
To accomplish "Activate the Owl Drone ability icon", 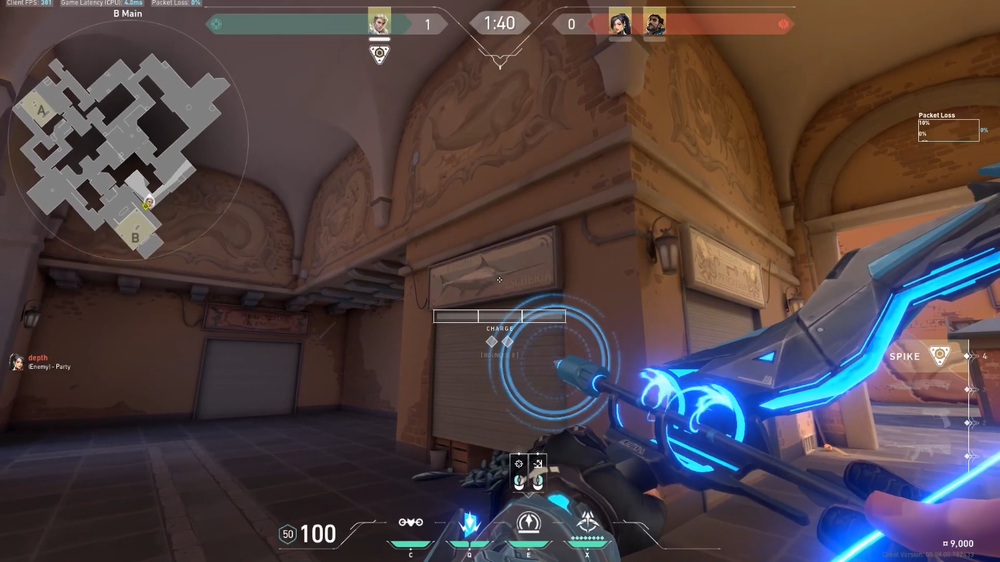I will pos(410,523).
